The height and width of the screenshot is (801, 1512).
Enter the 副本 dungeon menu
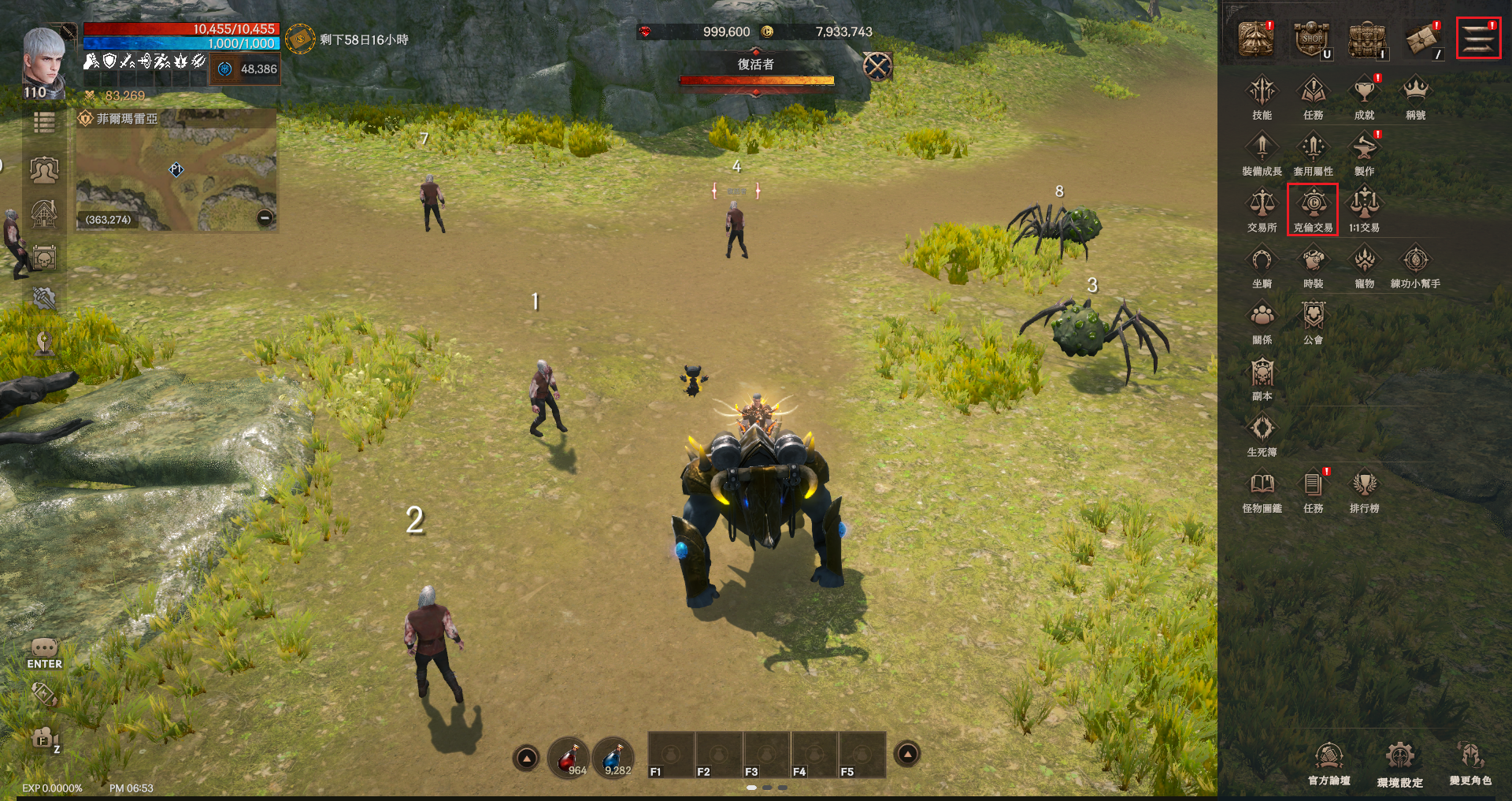point(1262,378)
